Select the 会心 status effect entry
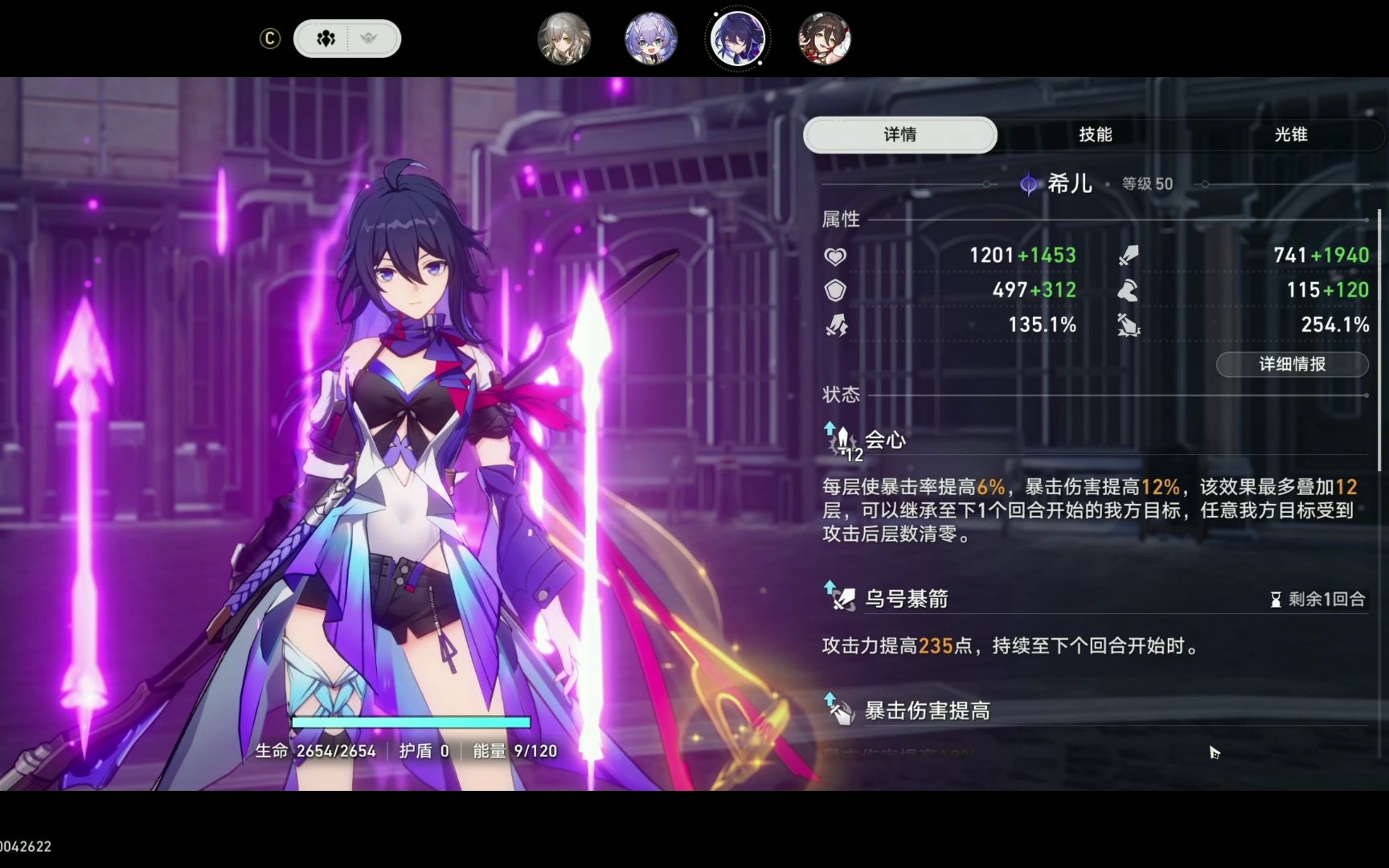This screenshot has width=1389, height=868. 885,440
